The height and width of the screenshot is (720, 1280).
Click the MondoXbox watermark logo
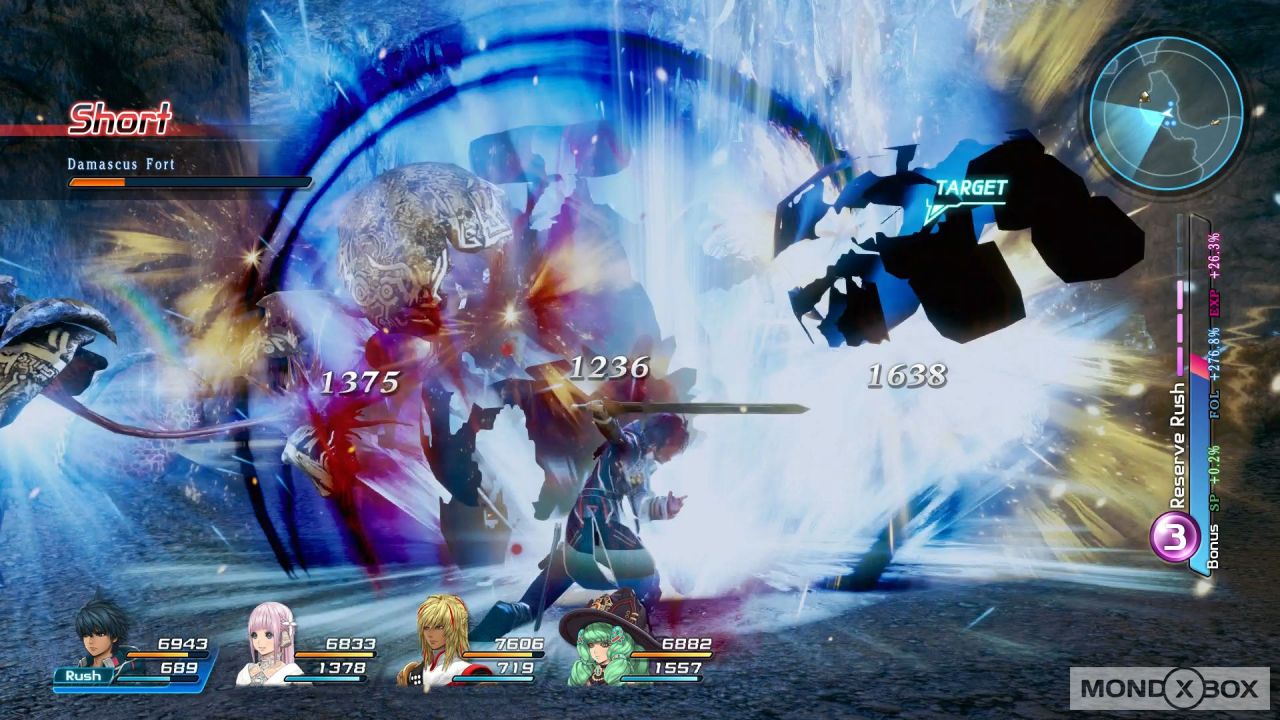click(1169, 688)
